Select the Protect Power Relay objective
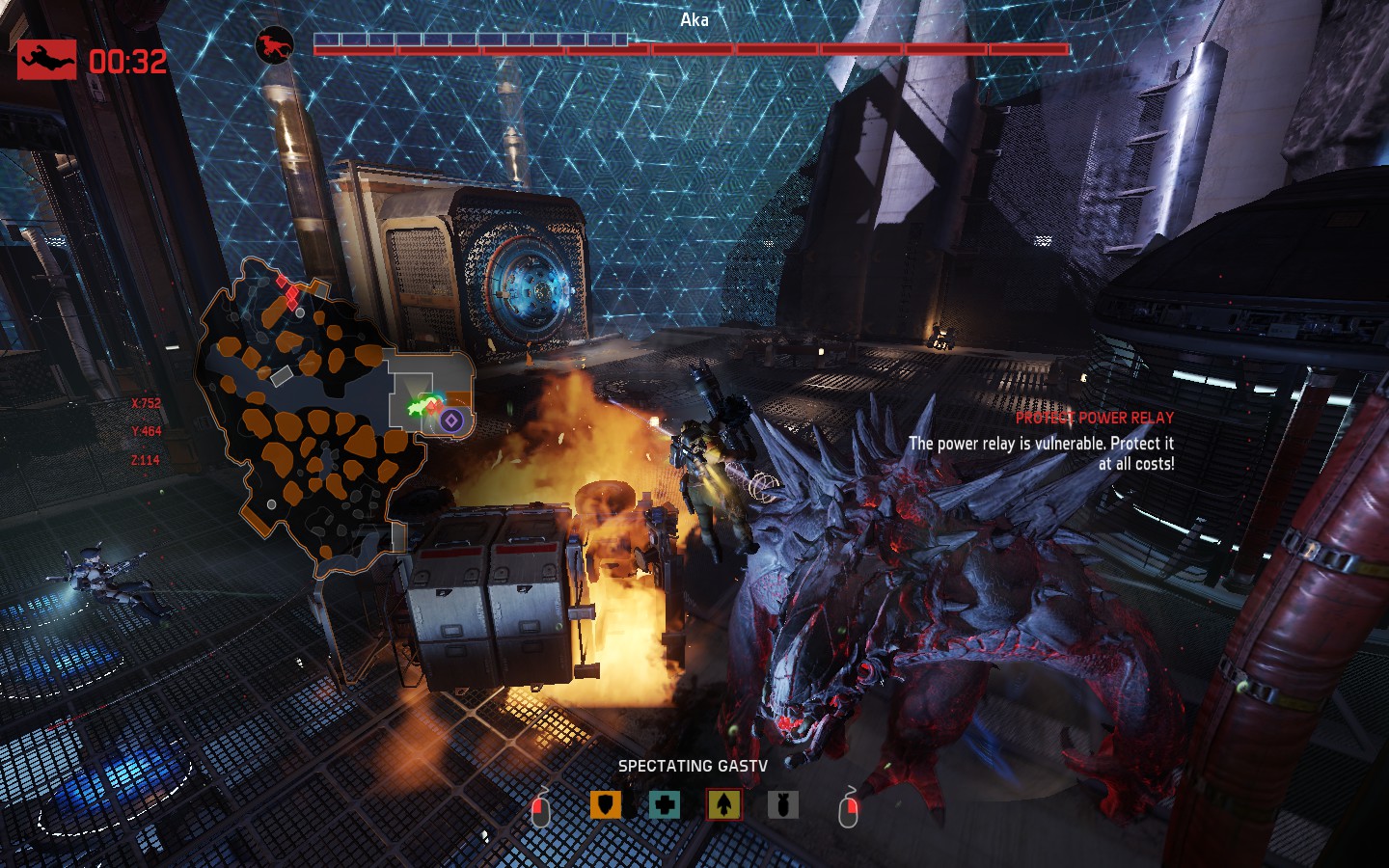 tap(1094, 418)
